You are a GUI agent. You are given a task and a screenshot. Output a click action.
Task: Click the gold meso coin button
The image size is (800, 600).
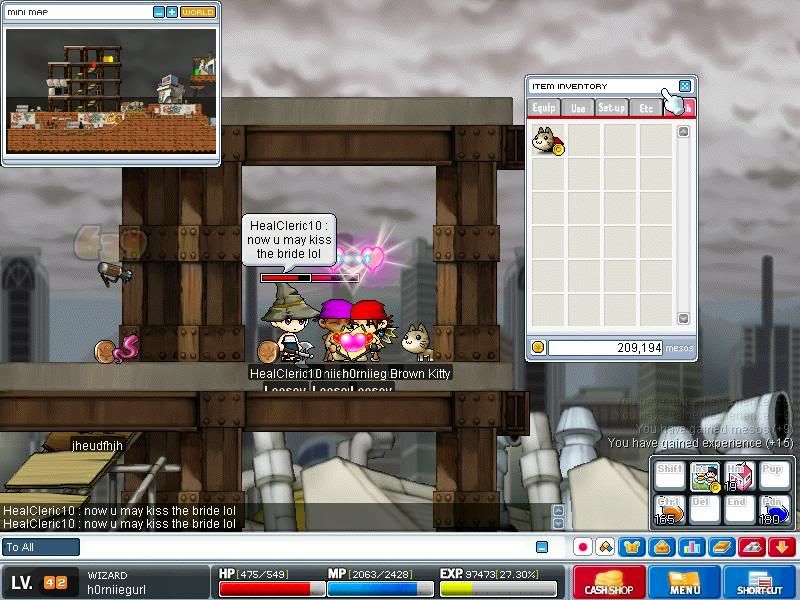(x=538, y=347)
